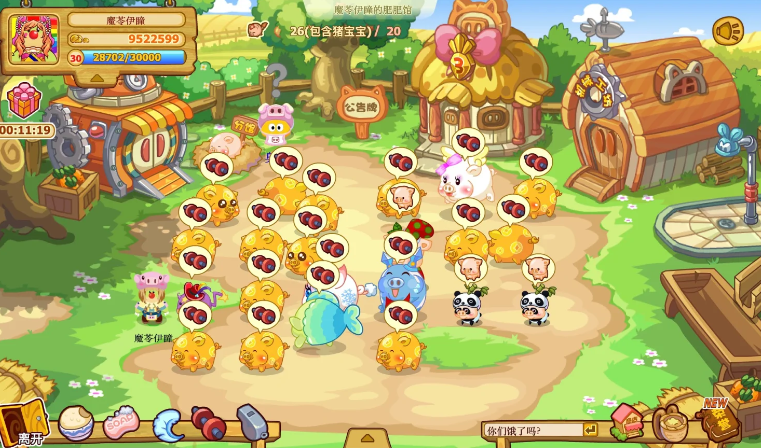
Task: Open the 公告牌 notice board sign
Action: click(x=361, y=105)
